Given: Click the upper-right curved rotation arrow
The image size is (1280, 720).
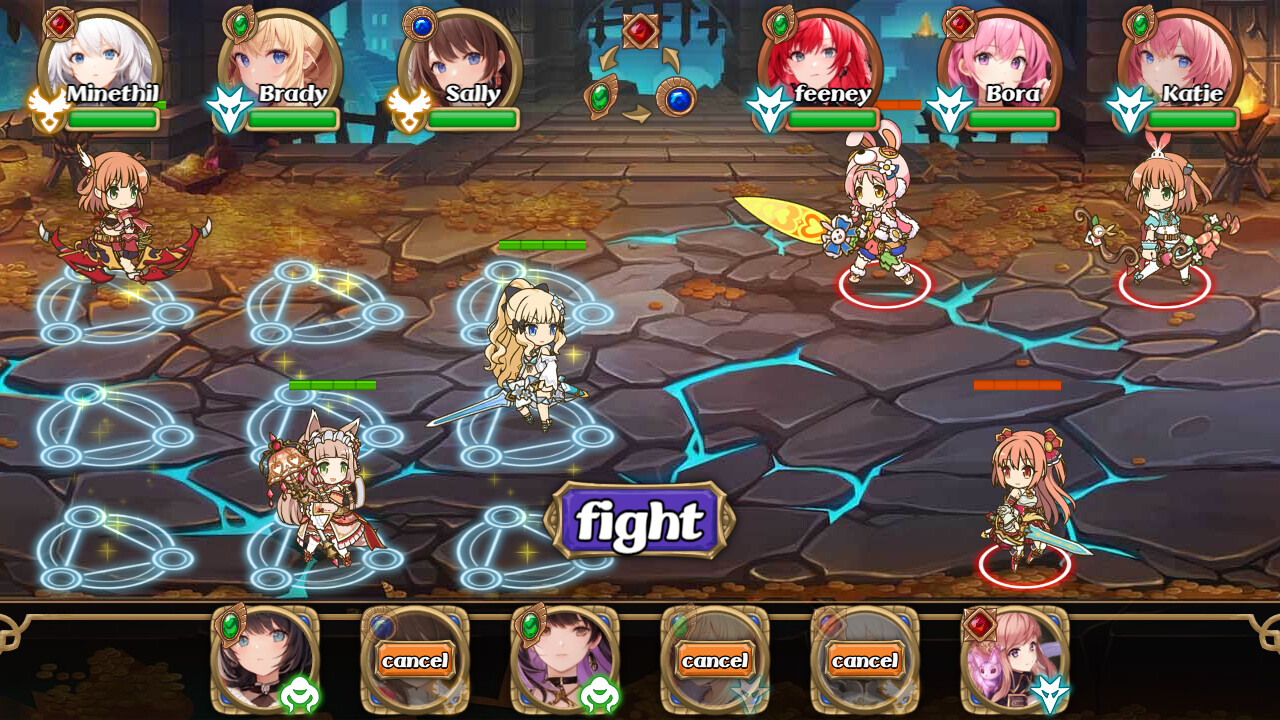Looking at the screenshot, I should [x=669, y=58].
